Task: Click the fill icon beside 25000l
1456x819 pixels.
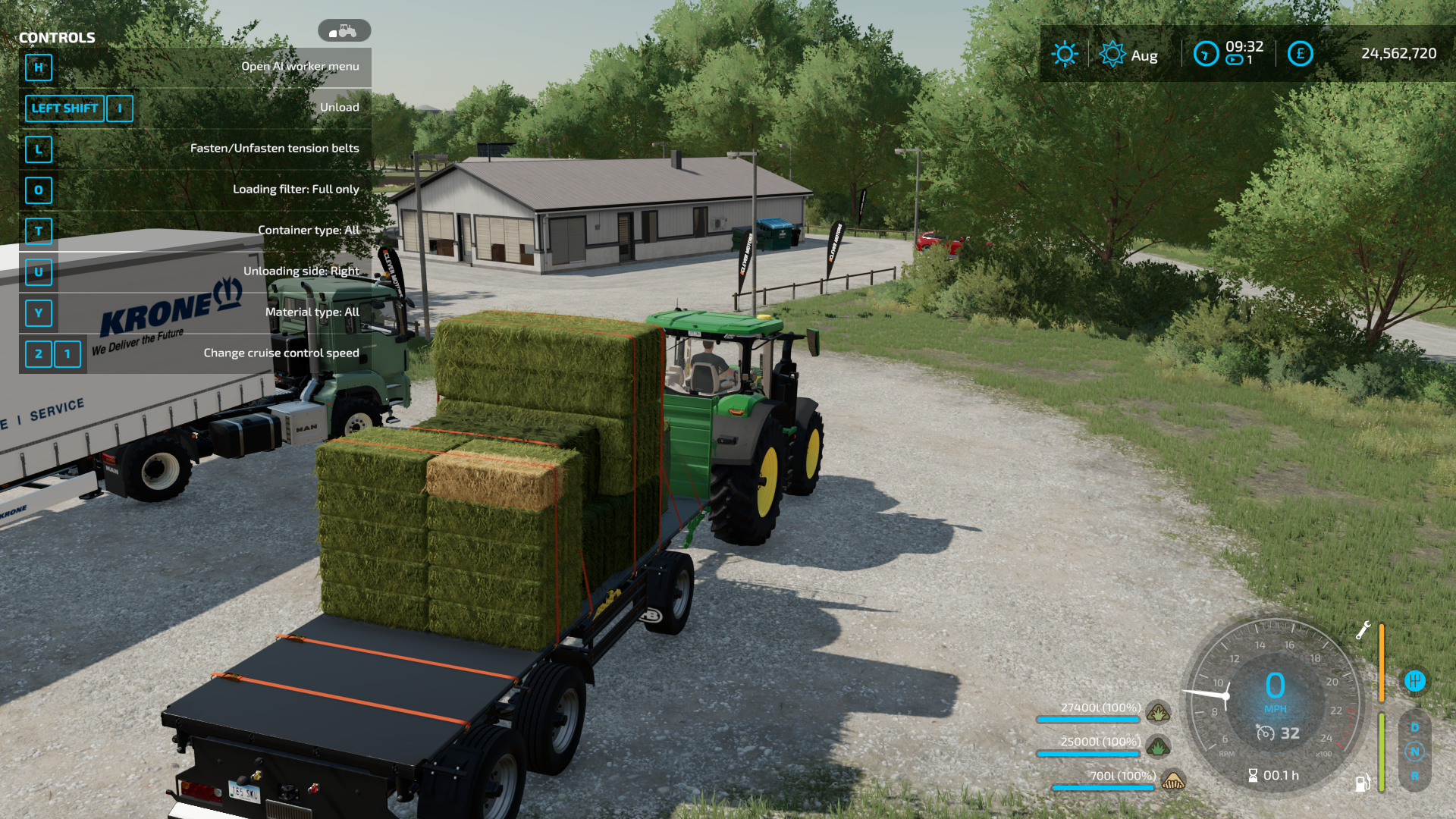Action: click(1158, 746)
